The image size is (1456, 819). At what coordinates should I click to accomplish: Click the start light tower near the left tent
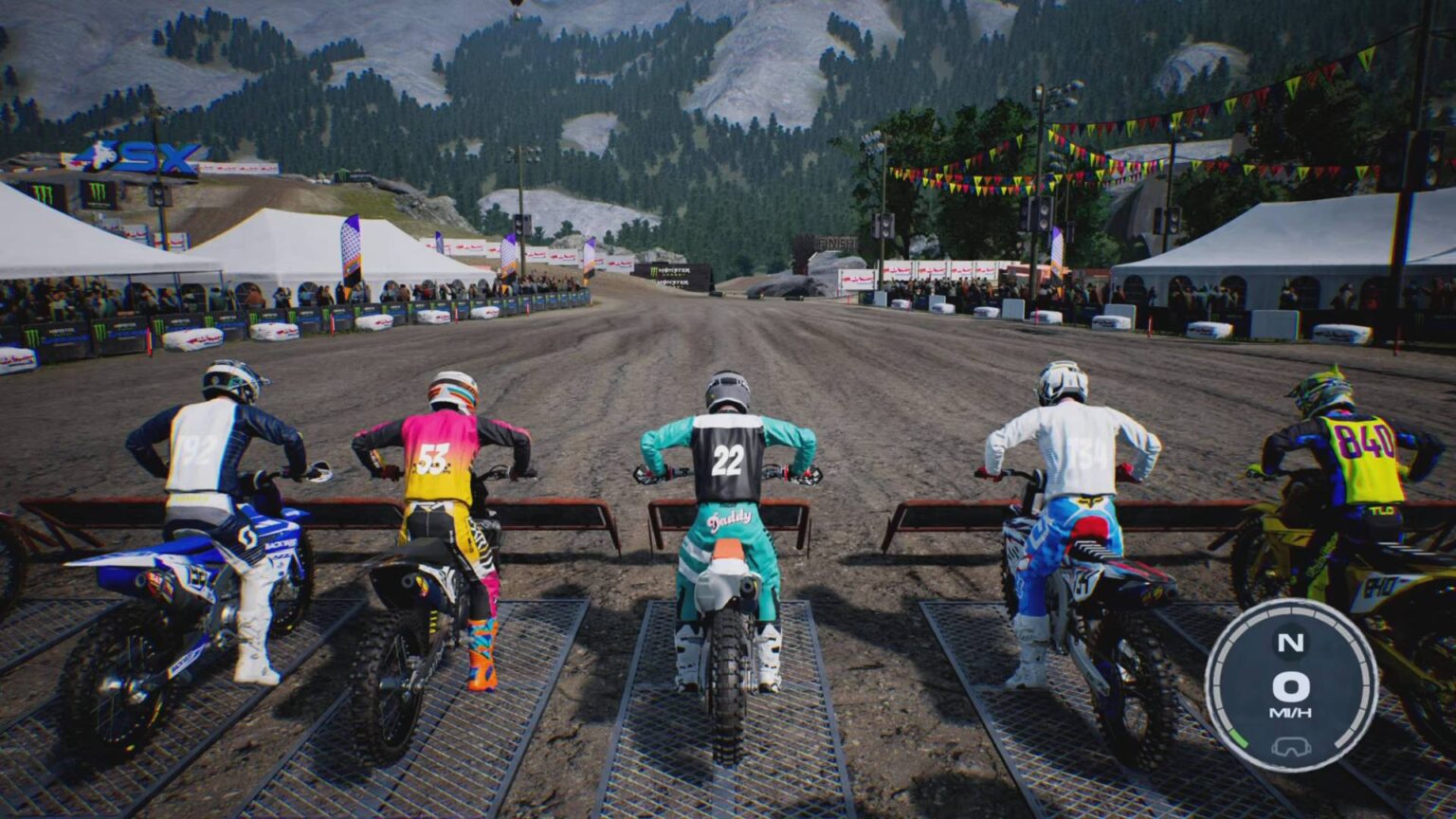tap(157, 196)
